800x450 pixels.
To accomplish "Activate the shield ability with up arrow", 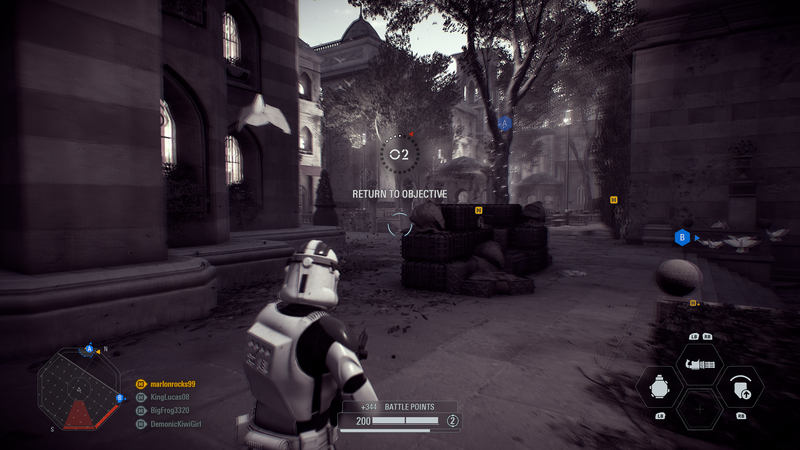I will (x=740, y=386).
